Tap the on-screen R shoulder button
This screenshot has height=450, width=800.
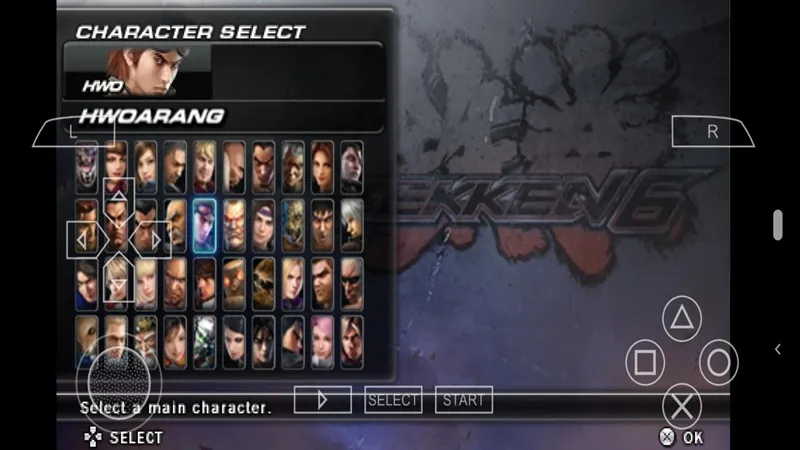(712, 130)
